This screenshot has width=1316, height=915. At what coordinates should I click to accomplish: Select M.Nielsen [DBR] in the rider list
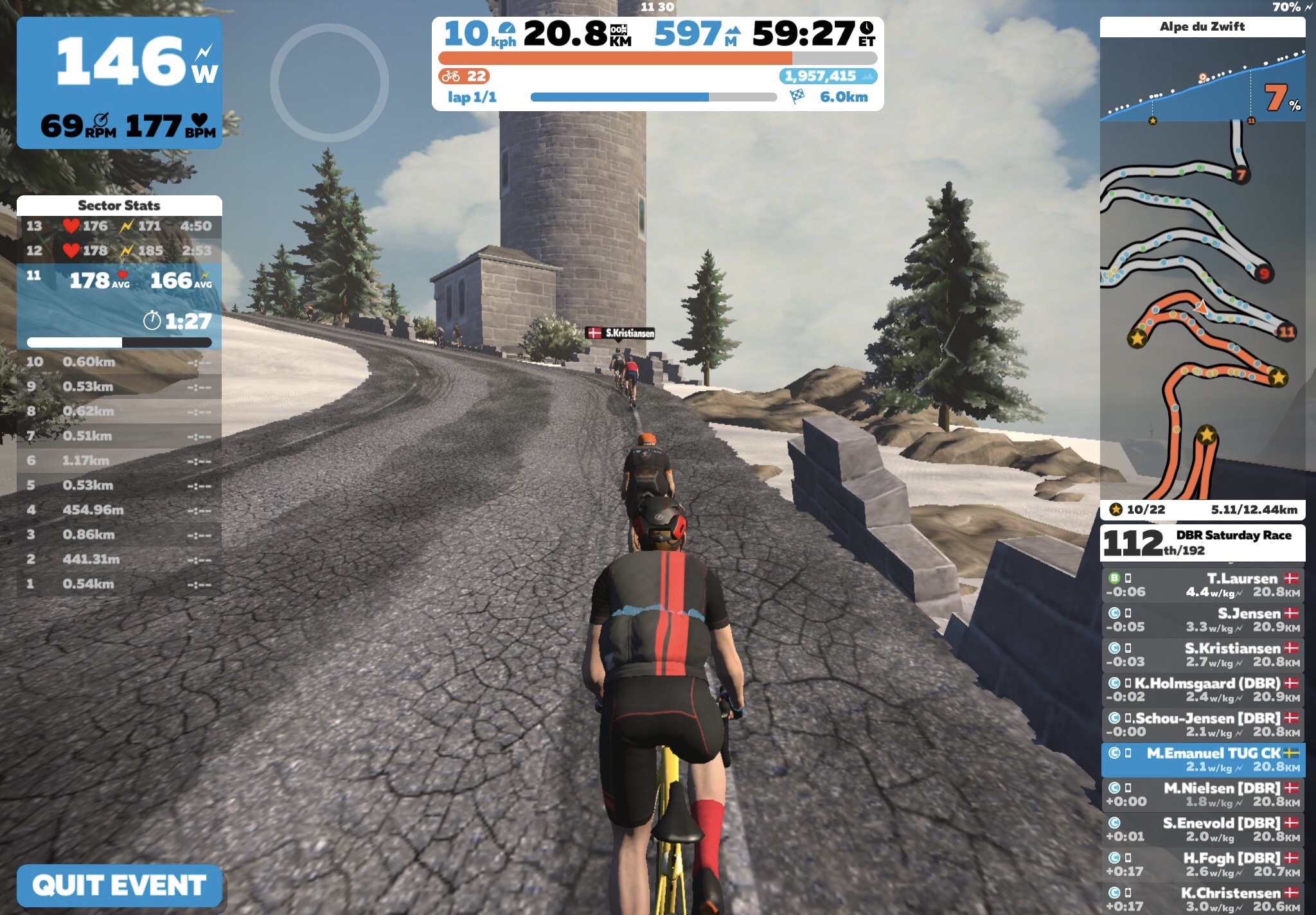(1202, 794)
